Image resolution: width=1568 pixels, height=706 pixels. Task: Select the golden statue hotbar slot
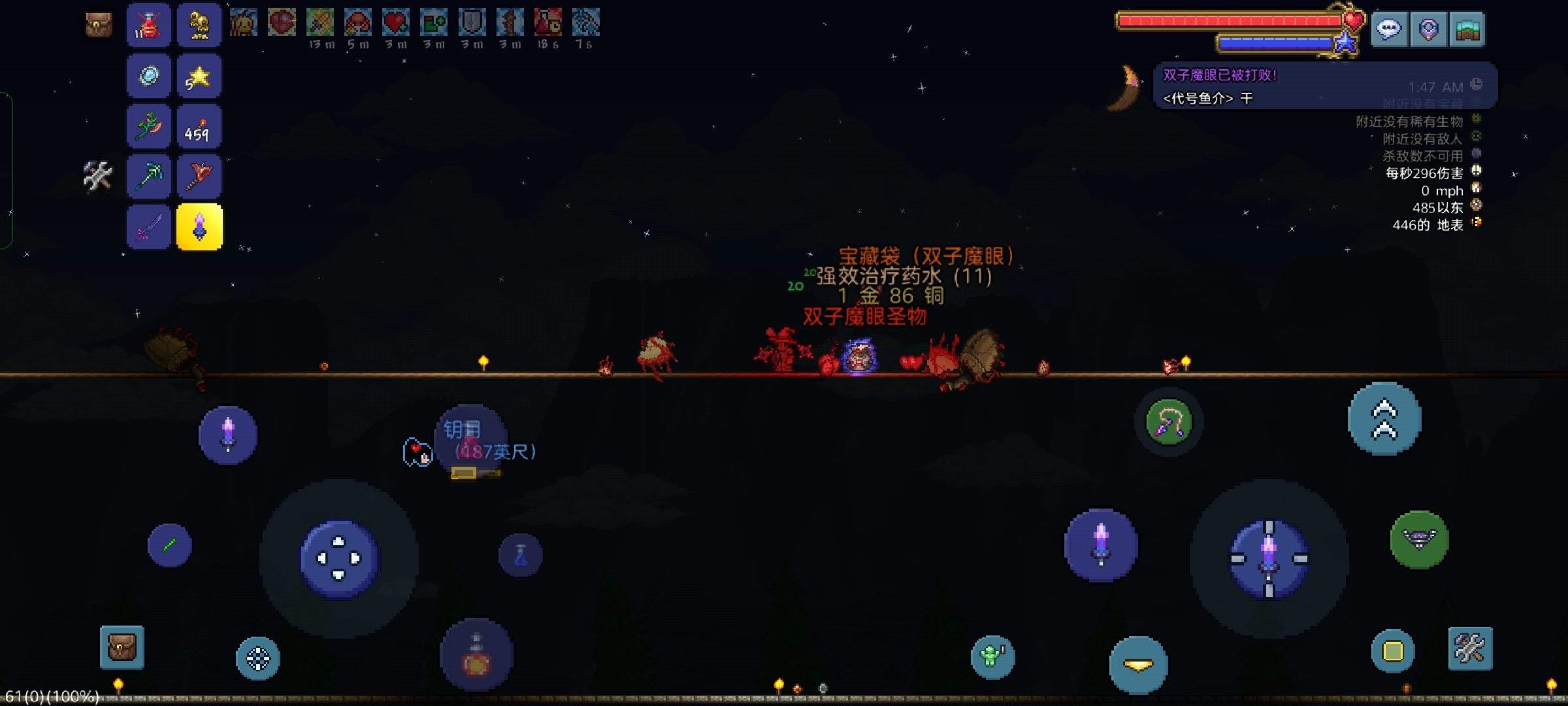(199, 25)
